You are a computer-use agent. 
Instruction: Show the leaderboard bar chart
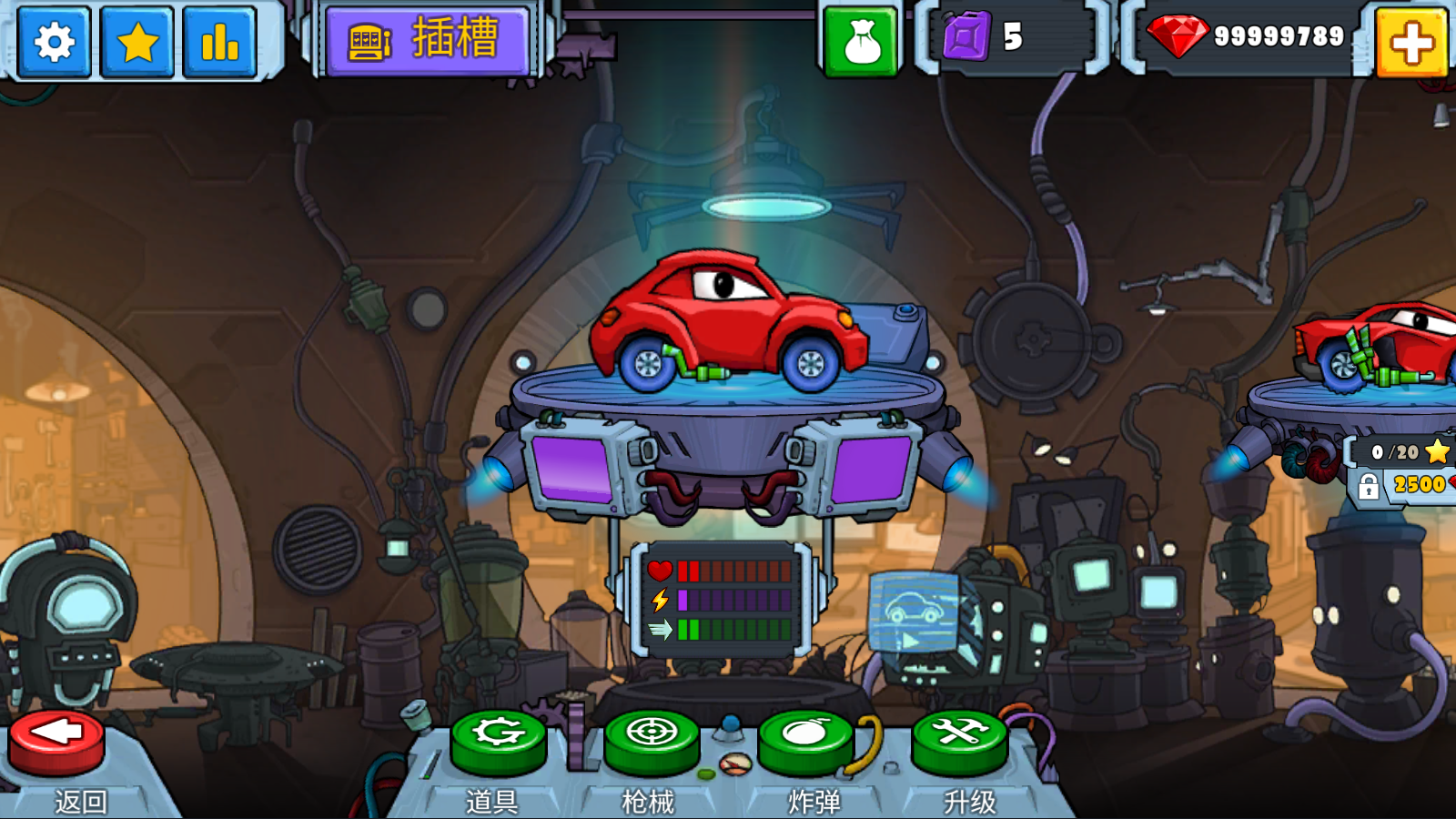(220, 42)
